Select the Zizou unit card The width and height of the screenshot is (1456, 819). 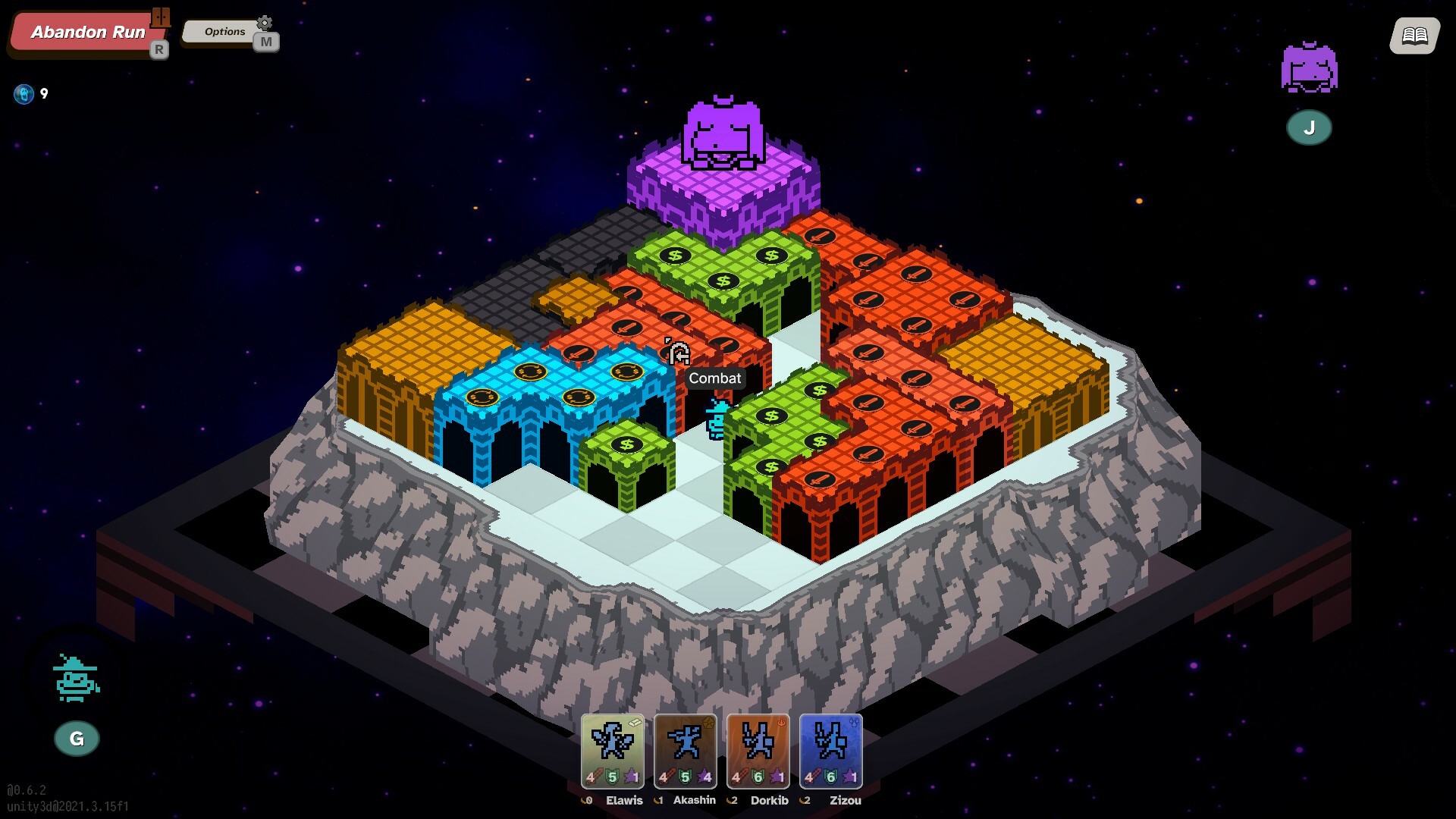(x=832, y=751)
